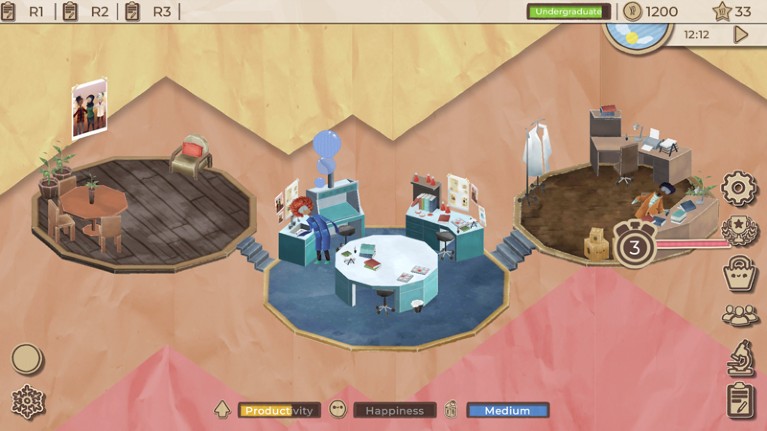Select the R3 clipboard tab
The height and width of the screenshot is (431, 767).
(149, 12)
